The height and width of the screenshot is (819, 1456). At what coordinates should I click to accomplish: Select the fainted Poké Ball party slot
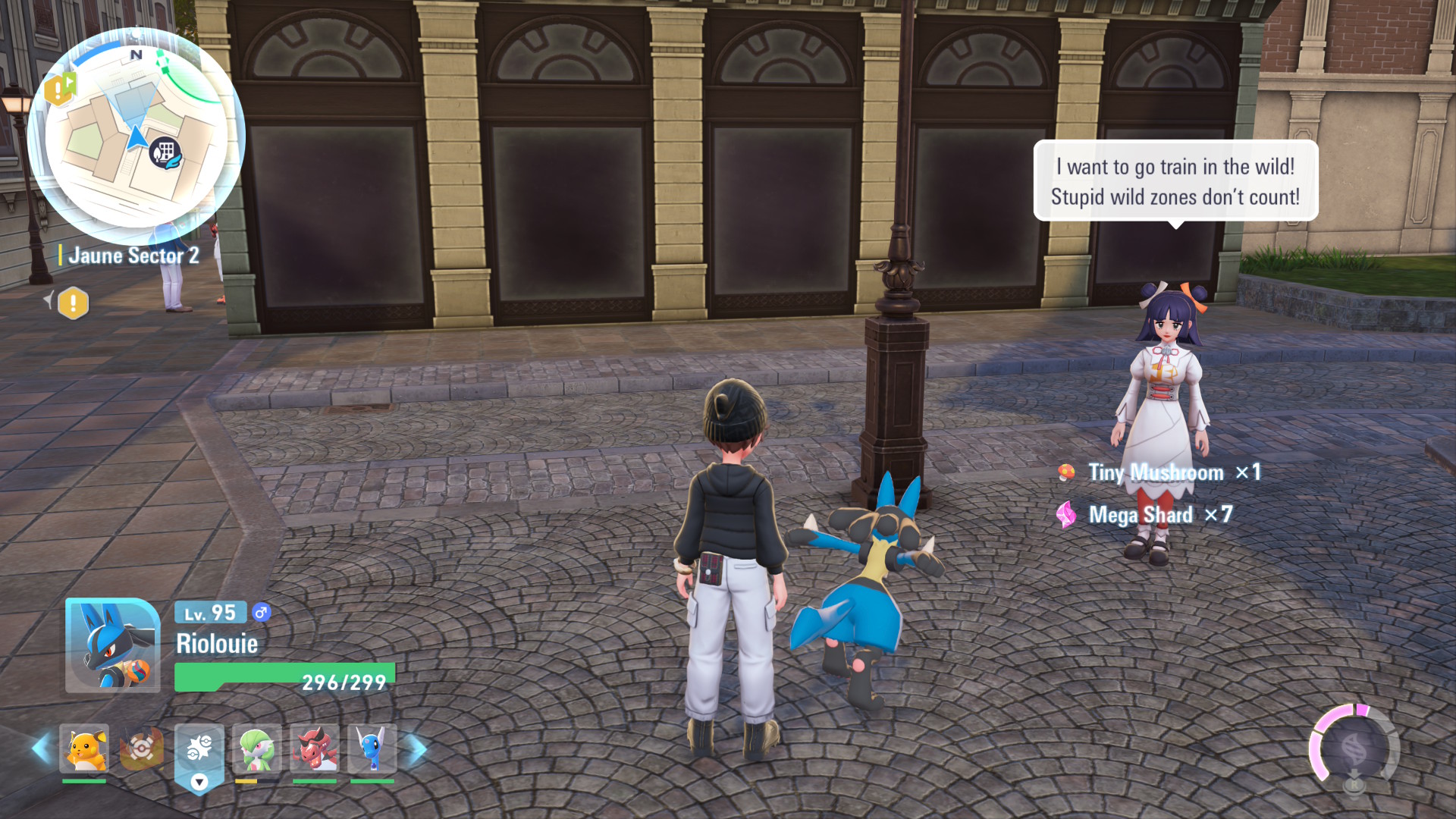point(142,749)
